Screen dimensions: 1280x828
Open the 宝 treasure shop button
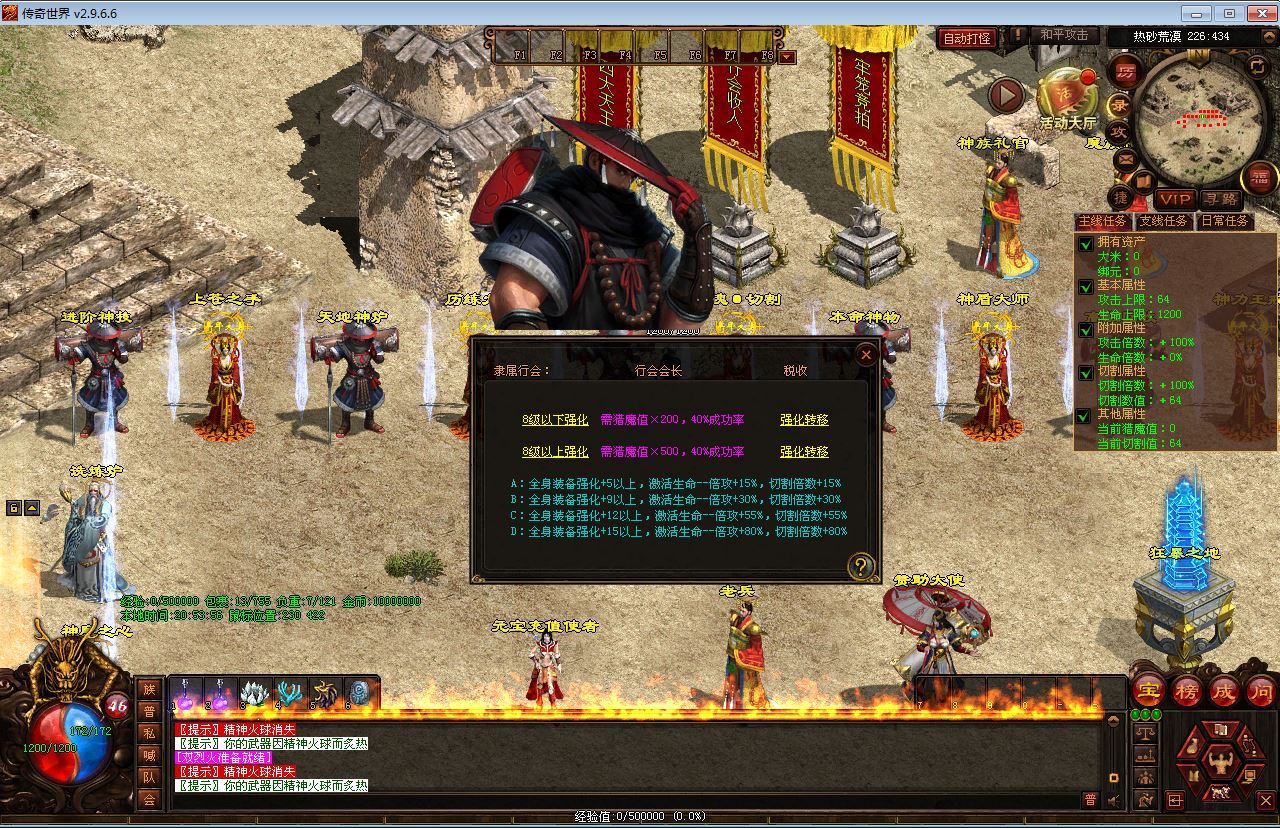tap(1149, 690)
